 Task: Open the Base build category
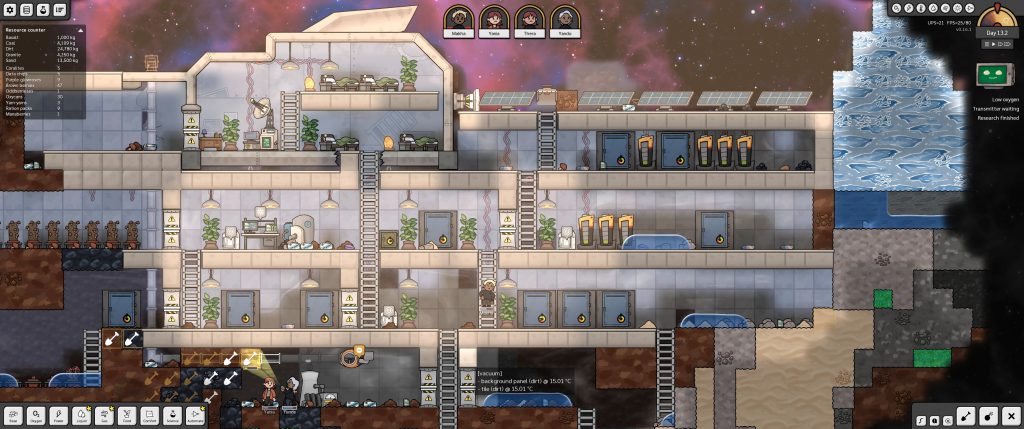(14, 414)
